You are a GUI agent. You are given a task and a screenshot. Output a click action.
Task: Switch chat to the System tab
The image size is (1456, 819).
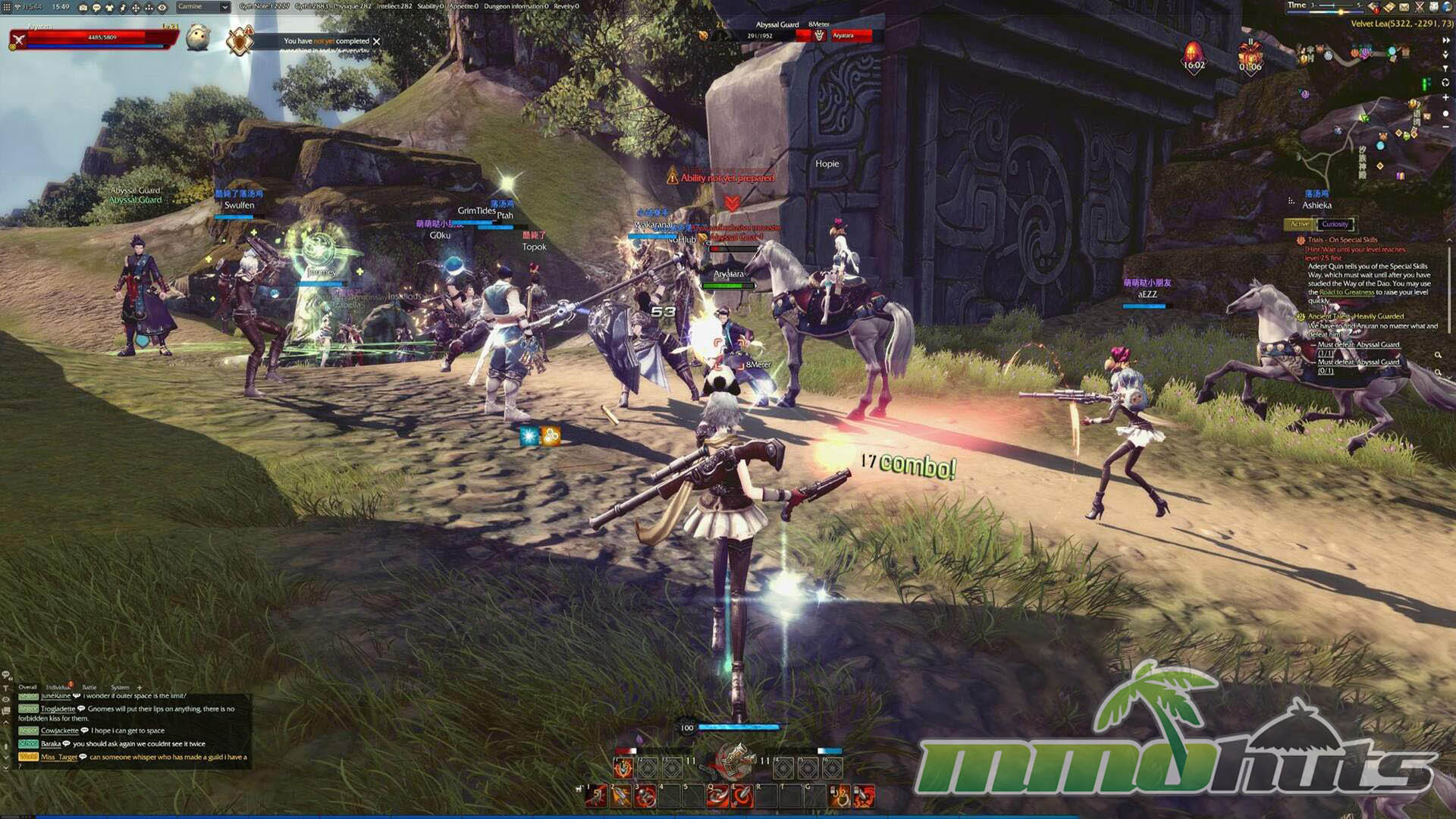(x=120, y=687)
